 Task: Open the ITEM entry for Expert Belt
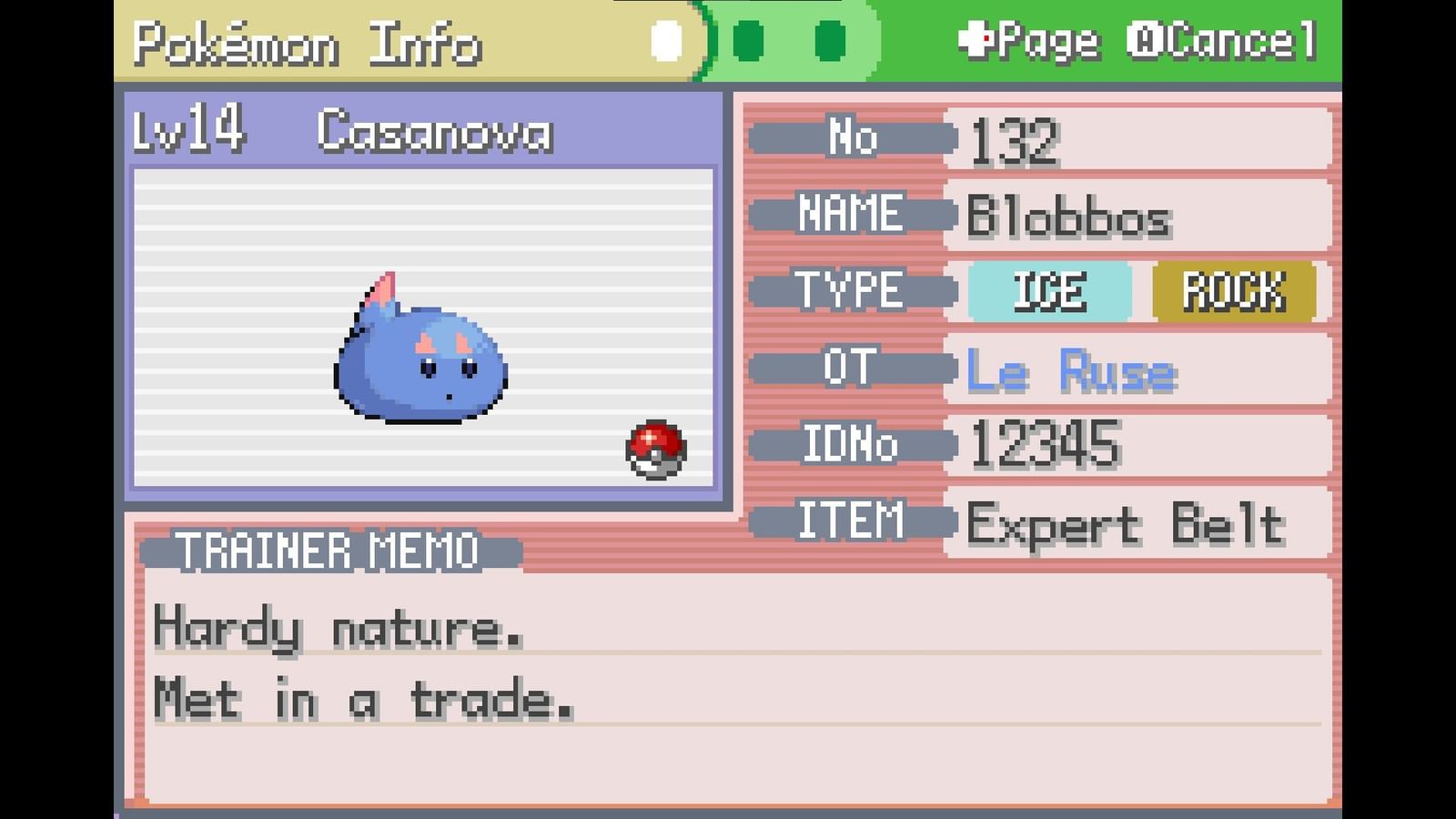pos(1128,522)
